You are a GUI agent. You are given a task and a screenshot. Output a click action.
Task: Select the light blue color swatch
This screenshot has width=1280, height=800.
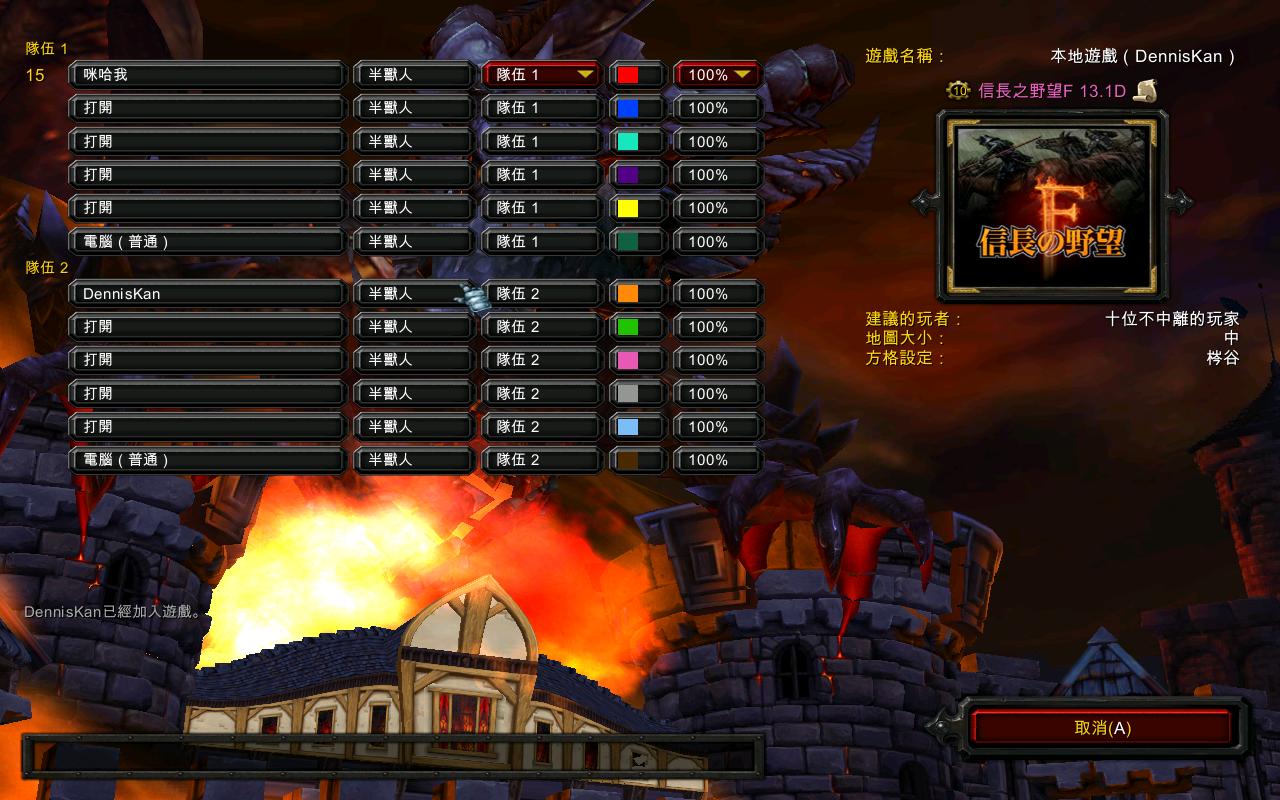pos(628,427)
